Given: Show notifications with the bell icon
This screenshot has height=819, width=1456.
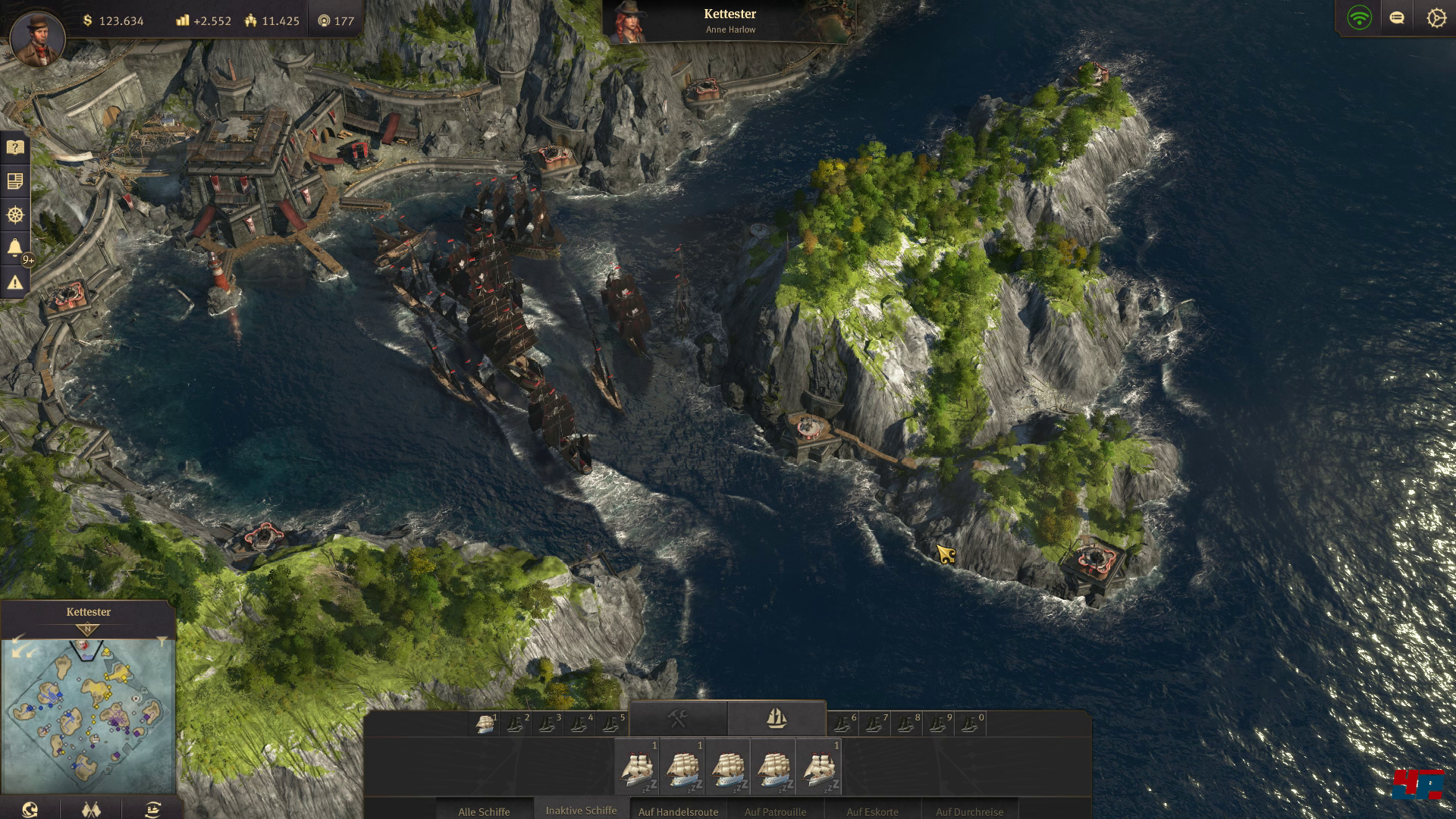Looking at the screenshot, I should coord(15,248).
